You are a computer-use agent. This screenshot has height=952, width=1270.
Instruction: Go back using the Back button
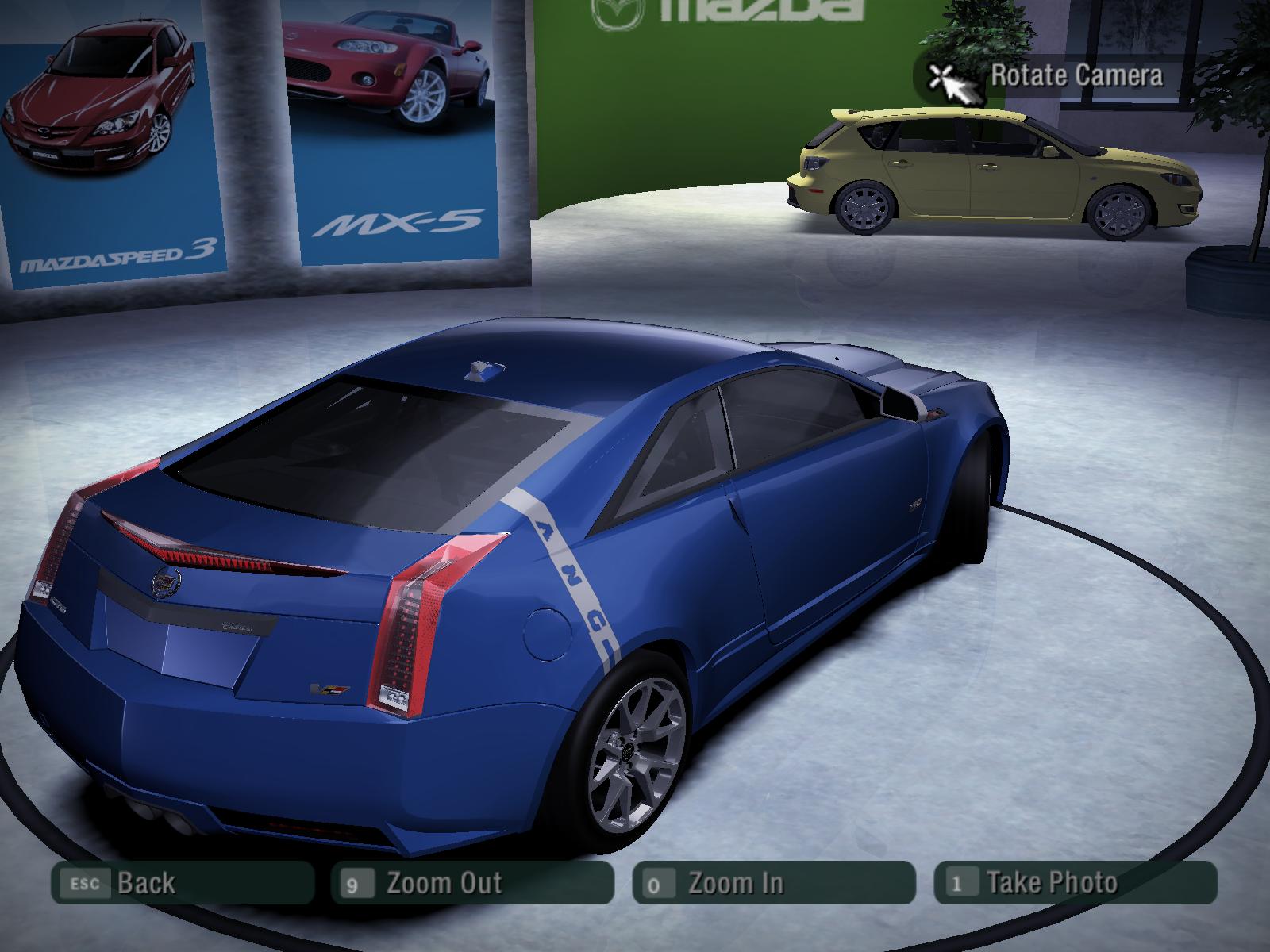182,882
